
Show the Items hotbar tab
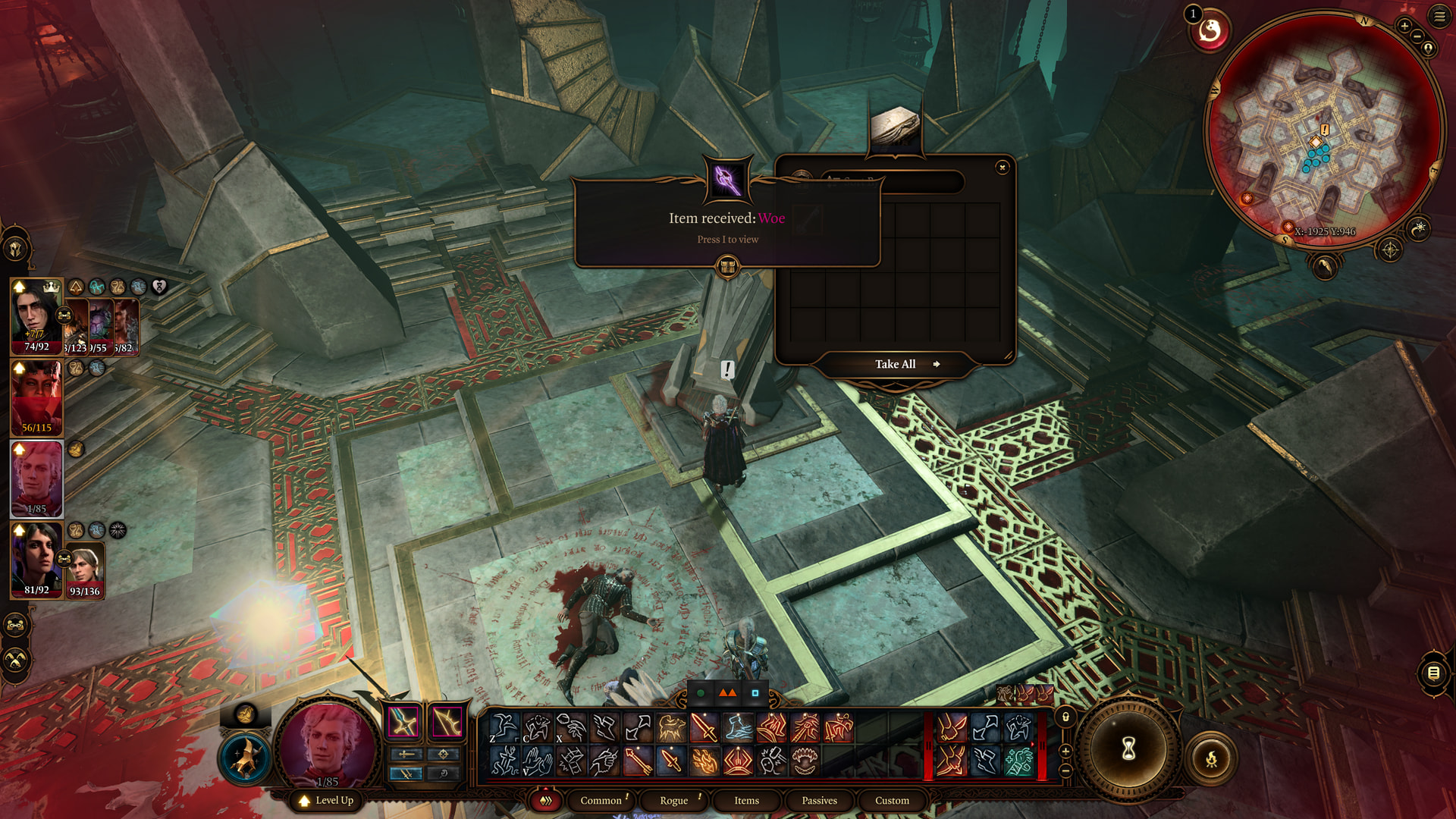coord(746,801)
